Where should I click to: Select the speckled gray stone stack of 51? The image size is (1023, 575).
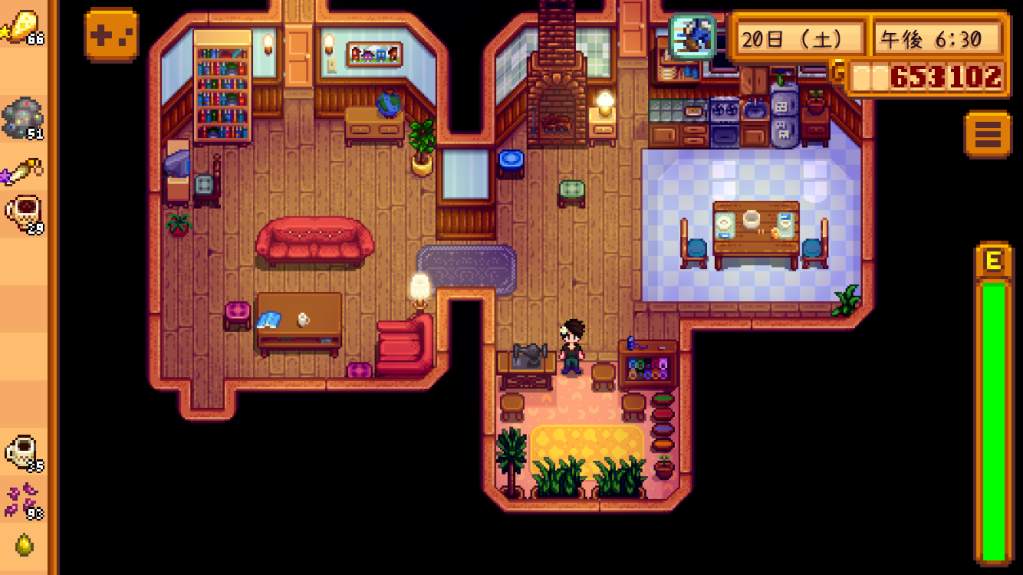coord(24,119)
